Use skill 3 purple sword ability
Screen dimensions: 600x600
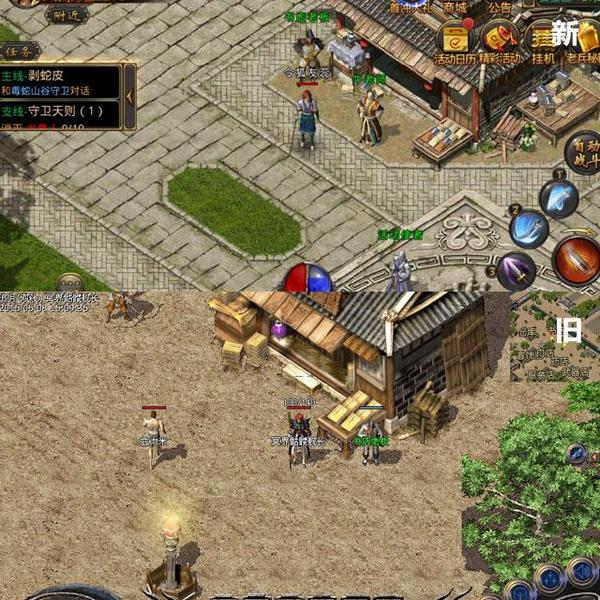point(516,269)
